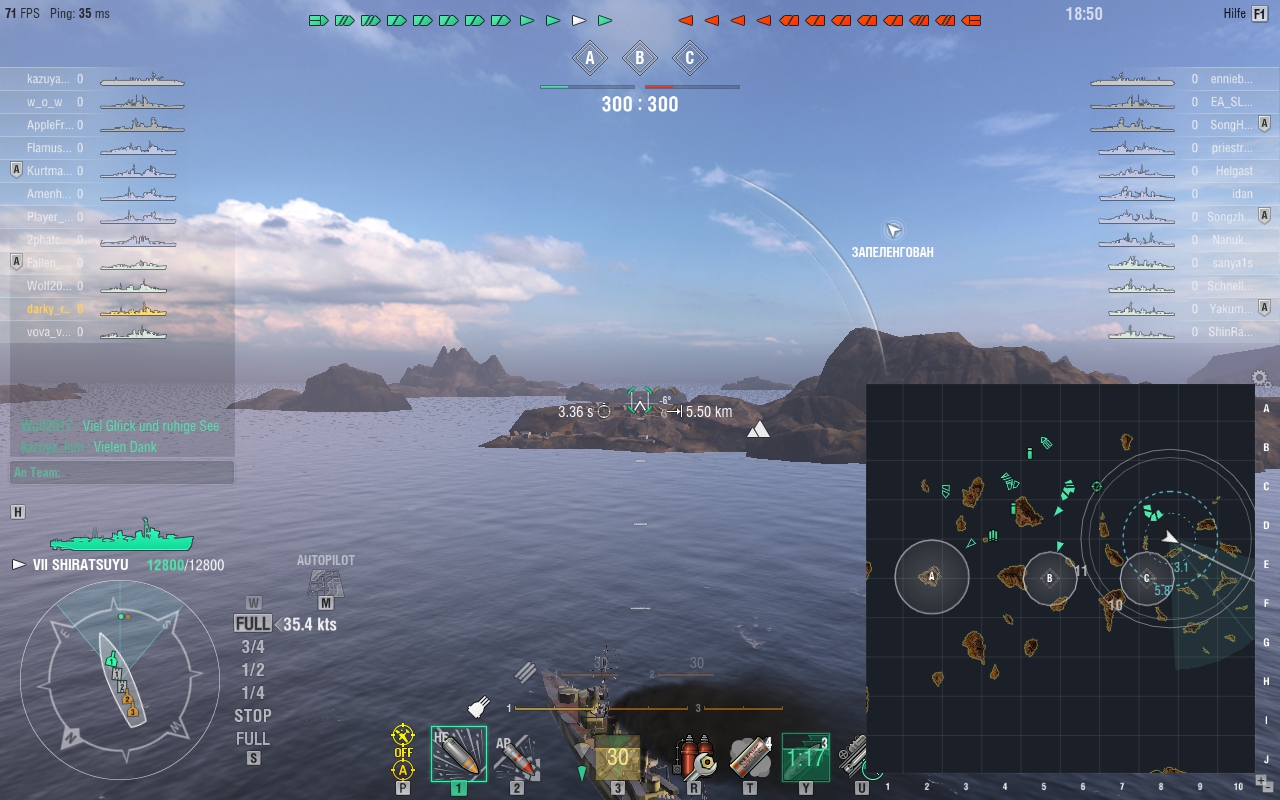Open the Hilfe help panel

1257,14
